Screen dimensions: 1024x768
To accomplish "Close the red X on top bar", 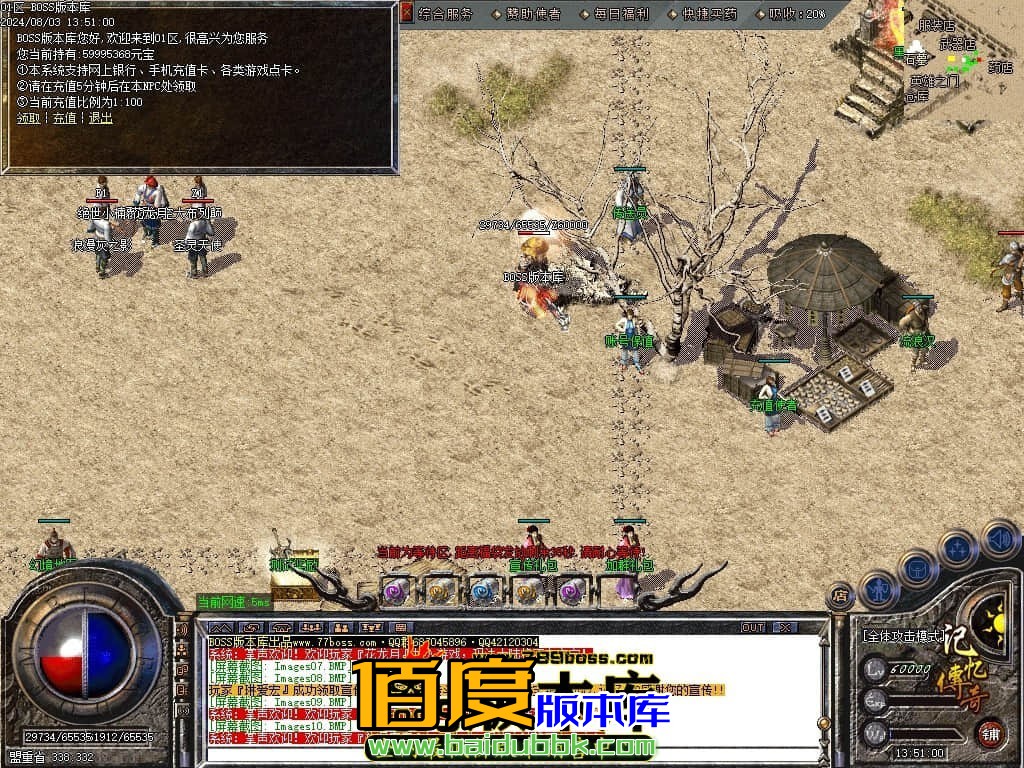I will (407, 13).
